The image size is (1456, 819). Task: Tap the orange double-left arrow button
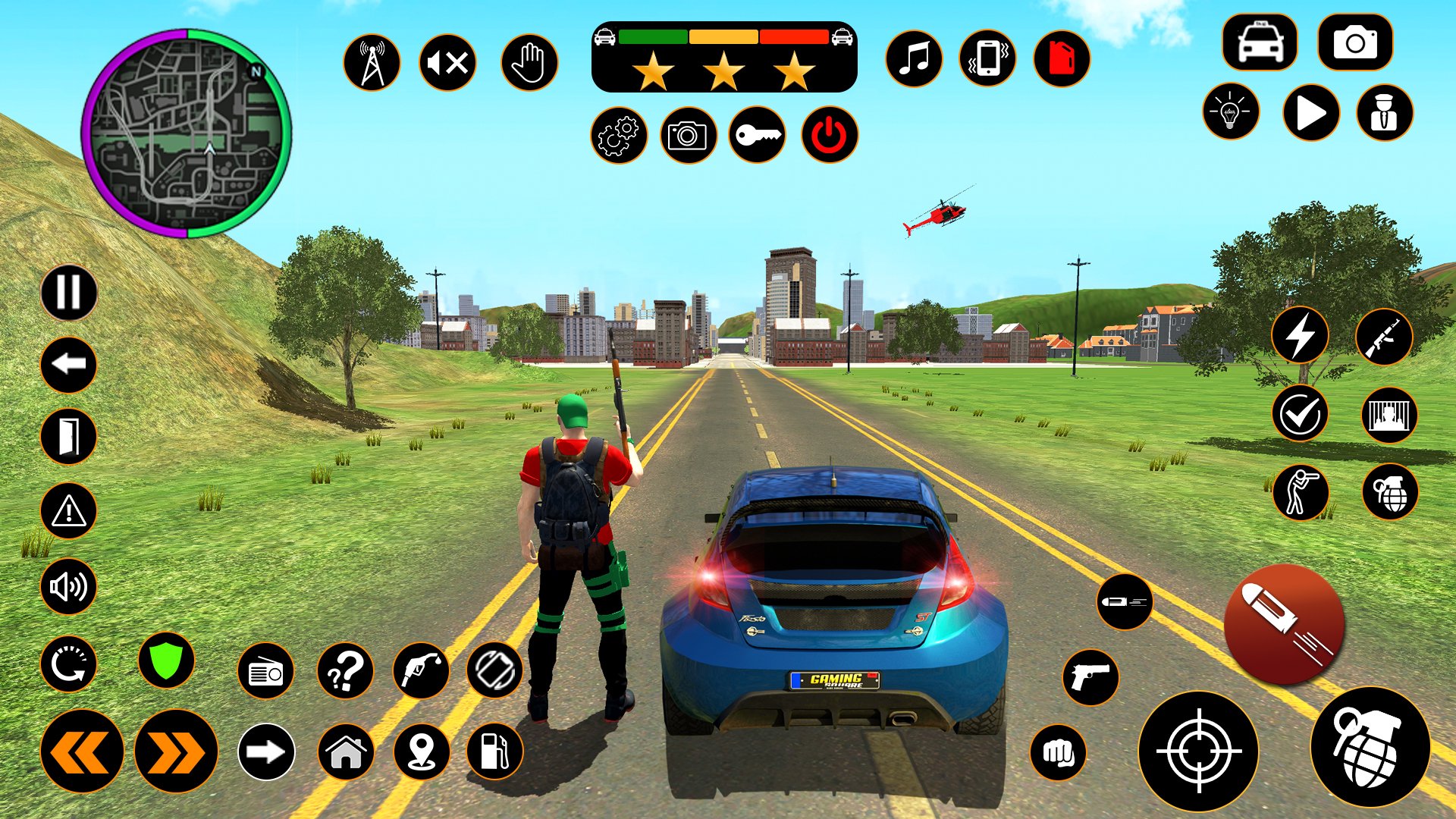coord(82,752)
